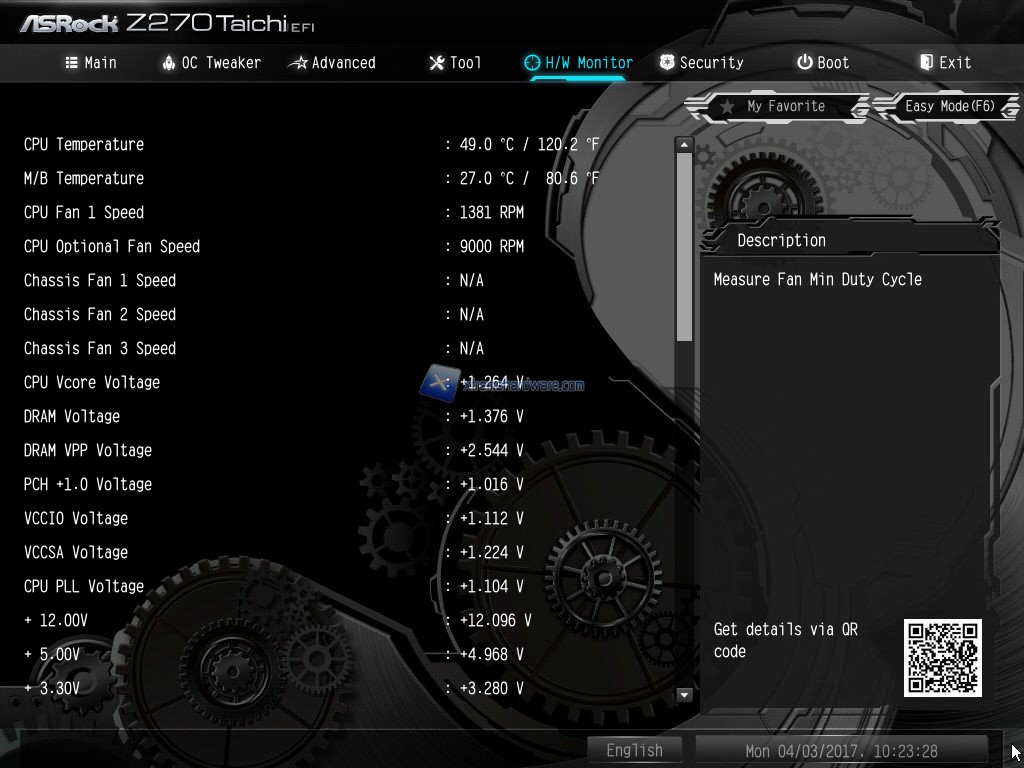Choose the Exit tab
1024x768 pixels.
coord(945,62)
